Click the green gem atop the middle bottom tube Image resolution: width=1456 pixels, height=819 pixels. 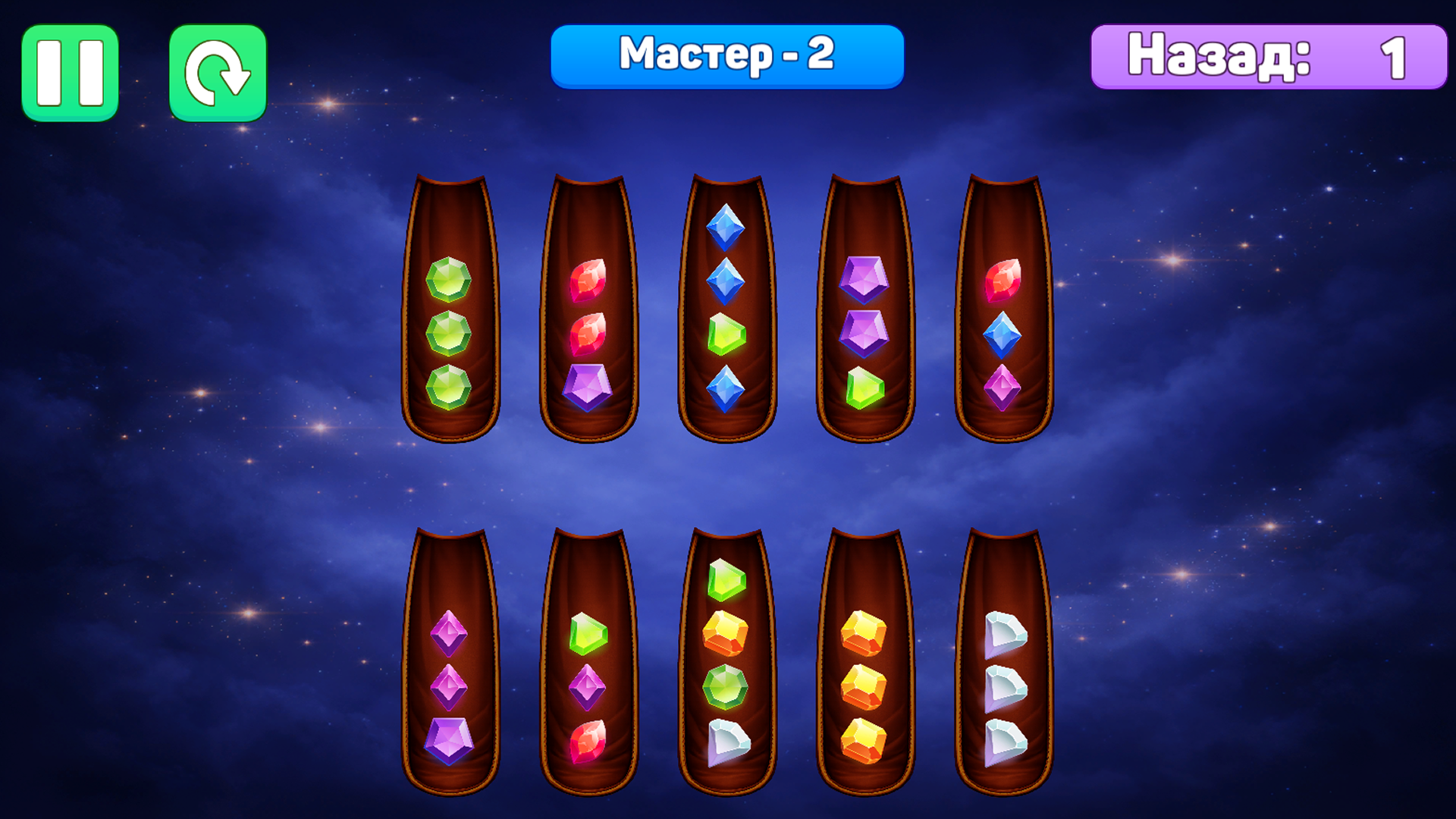726,580
